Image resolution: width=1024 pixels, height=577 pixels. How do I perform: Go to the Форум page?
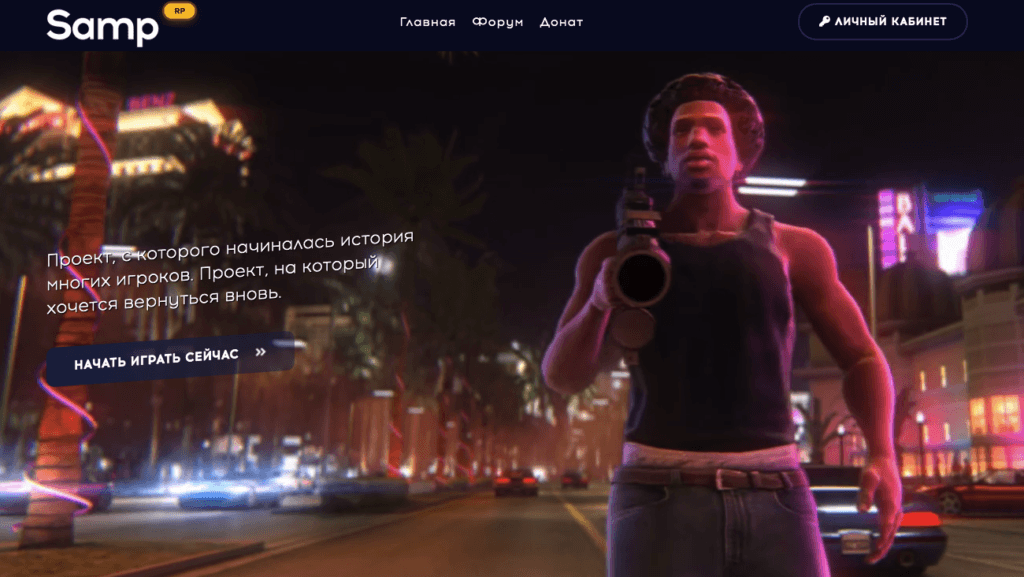click(497, 22)
